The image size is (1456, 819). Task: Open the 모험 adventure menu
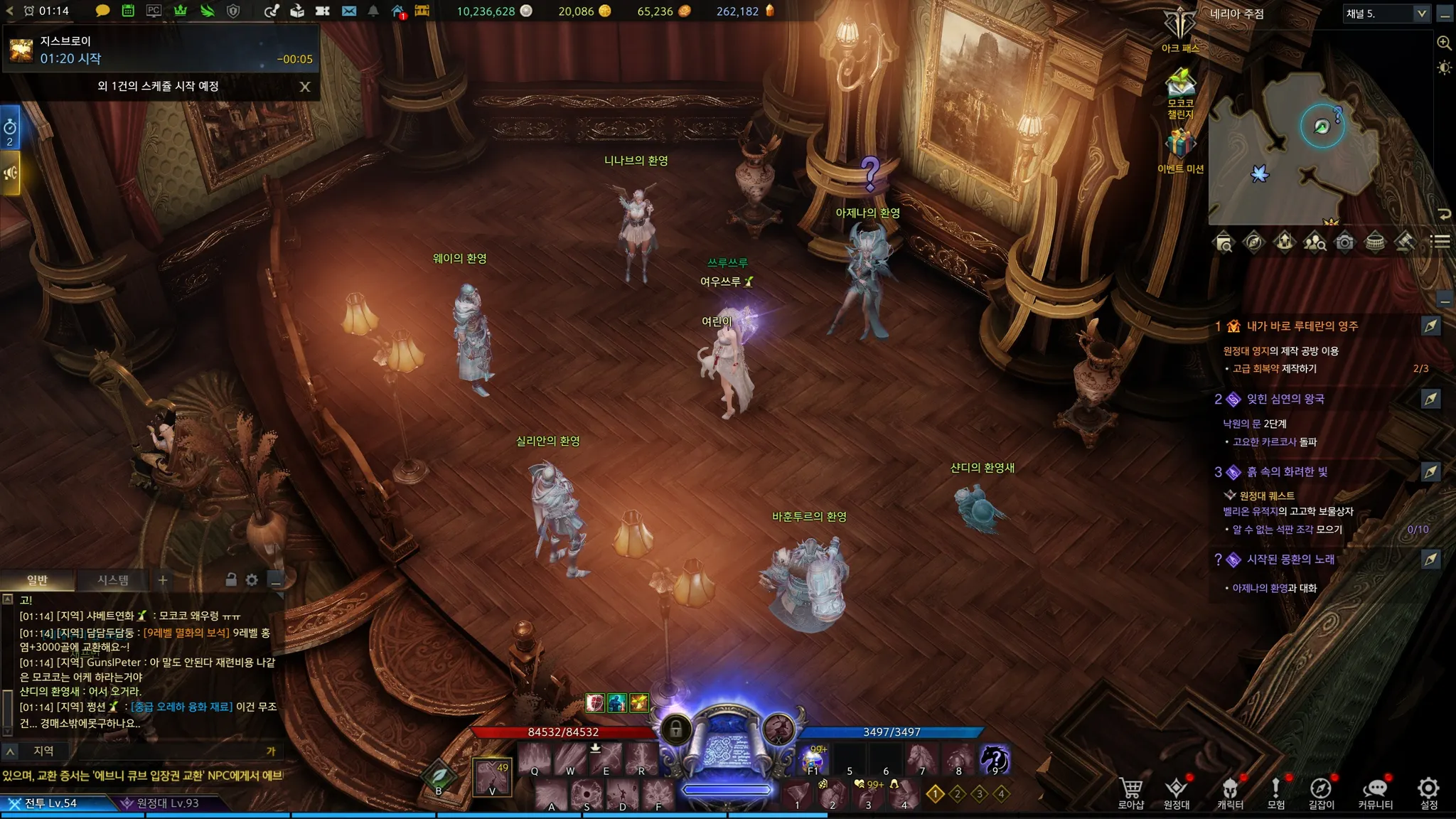click(x=1275, y=792)
